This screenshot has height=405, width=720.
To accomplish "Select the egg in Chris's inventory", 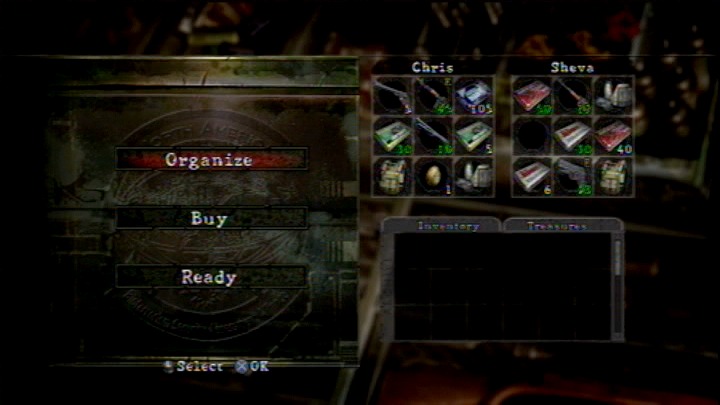I will (x=432, y=175).
